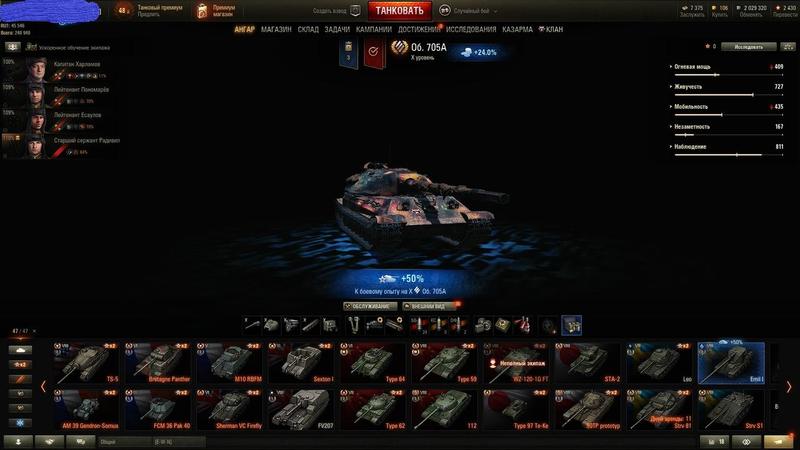Viewport: 800px width, 450px height.
Task: Switch to the КАЗАРМА barracks tab
Action: pyautogui.click(x=518, y=29)
